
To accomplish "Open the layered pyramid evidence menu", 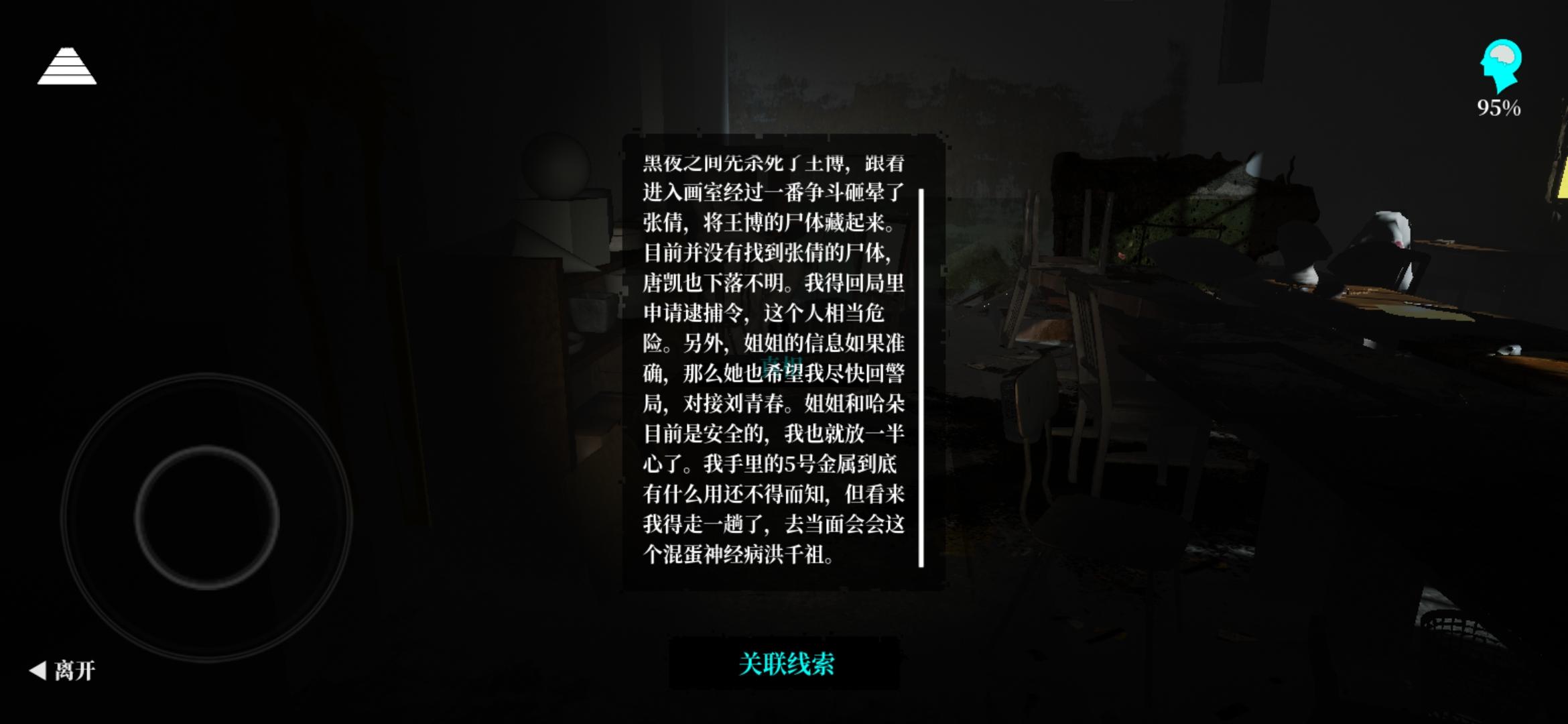I will click(x=67, y=67).
